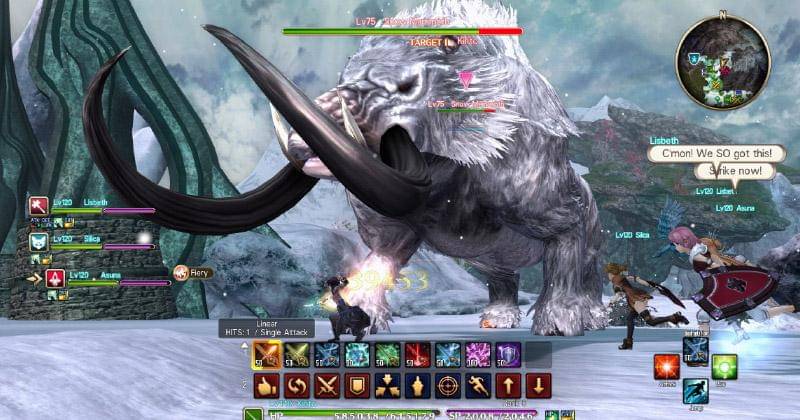Use the red slash sword skill
Image resolution: width=800 pixels, height=420 pixels.
coord(418,355)
